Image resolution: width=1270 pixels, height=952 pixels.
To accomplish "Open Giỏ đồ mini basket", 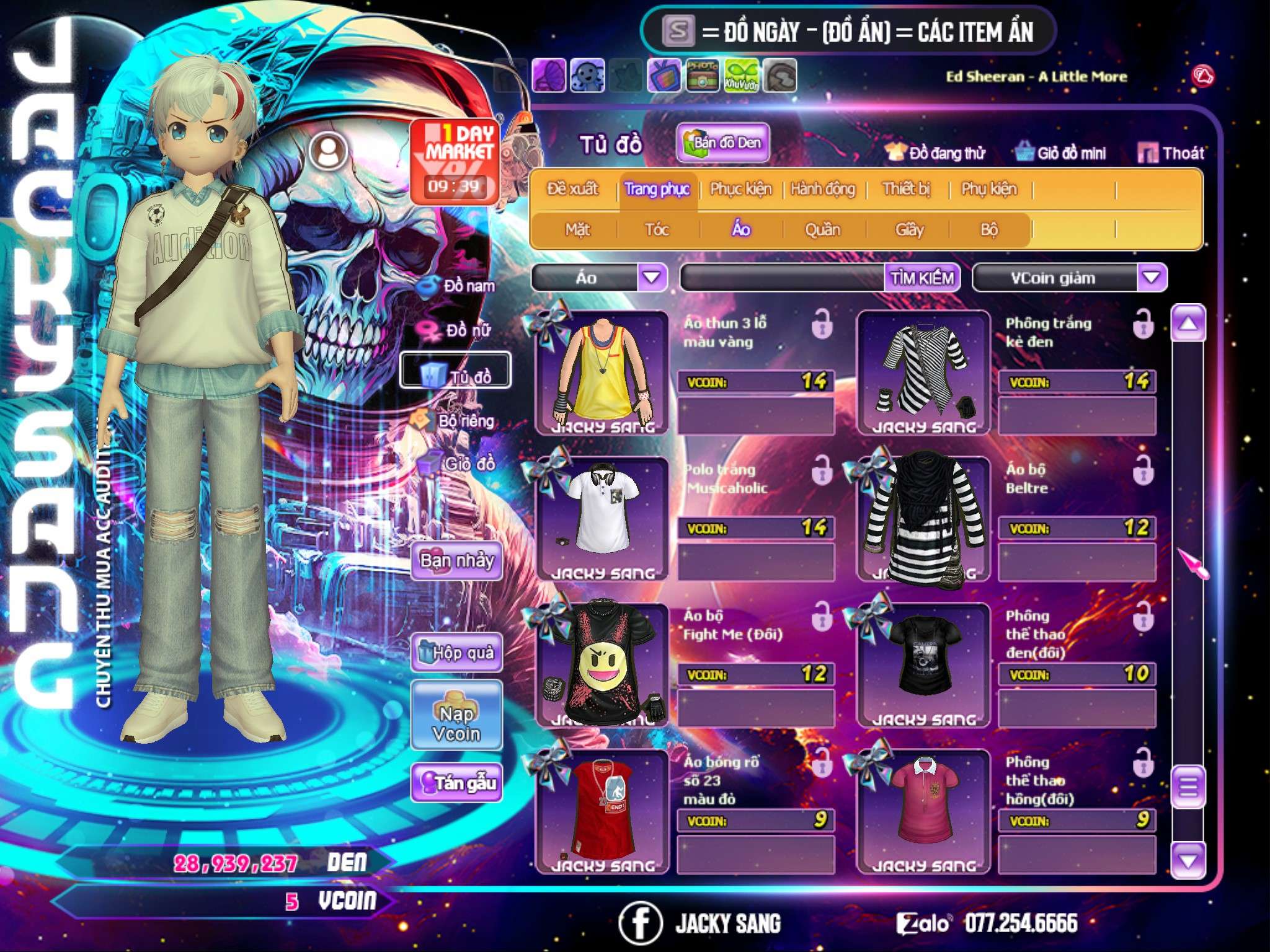I will [x=1061, y=152].
